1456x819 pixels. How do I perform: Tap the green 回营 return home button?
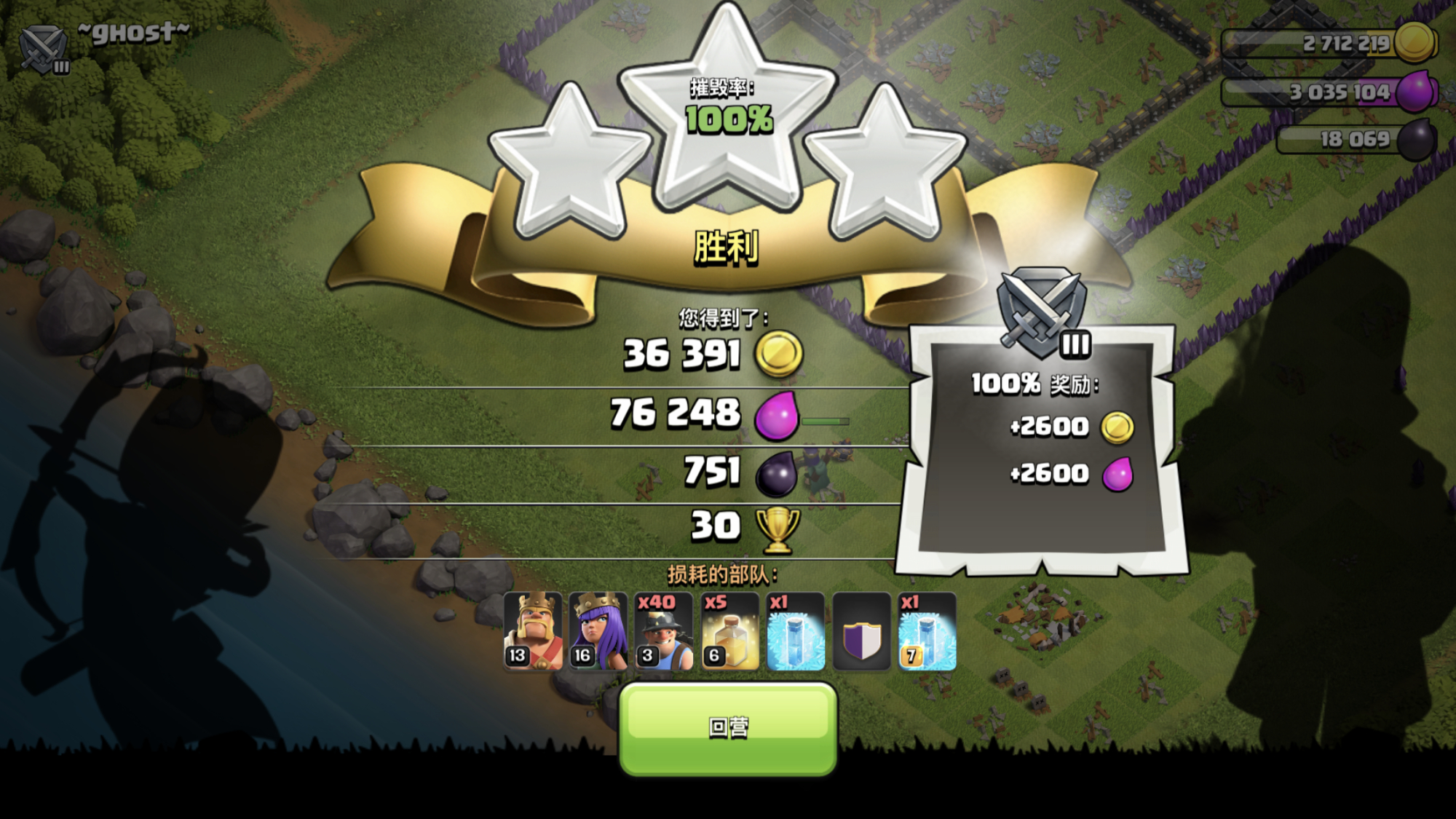tap(728, 728)
